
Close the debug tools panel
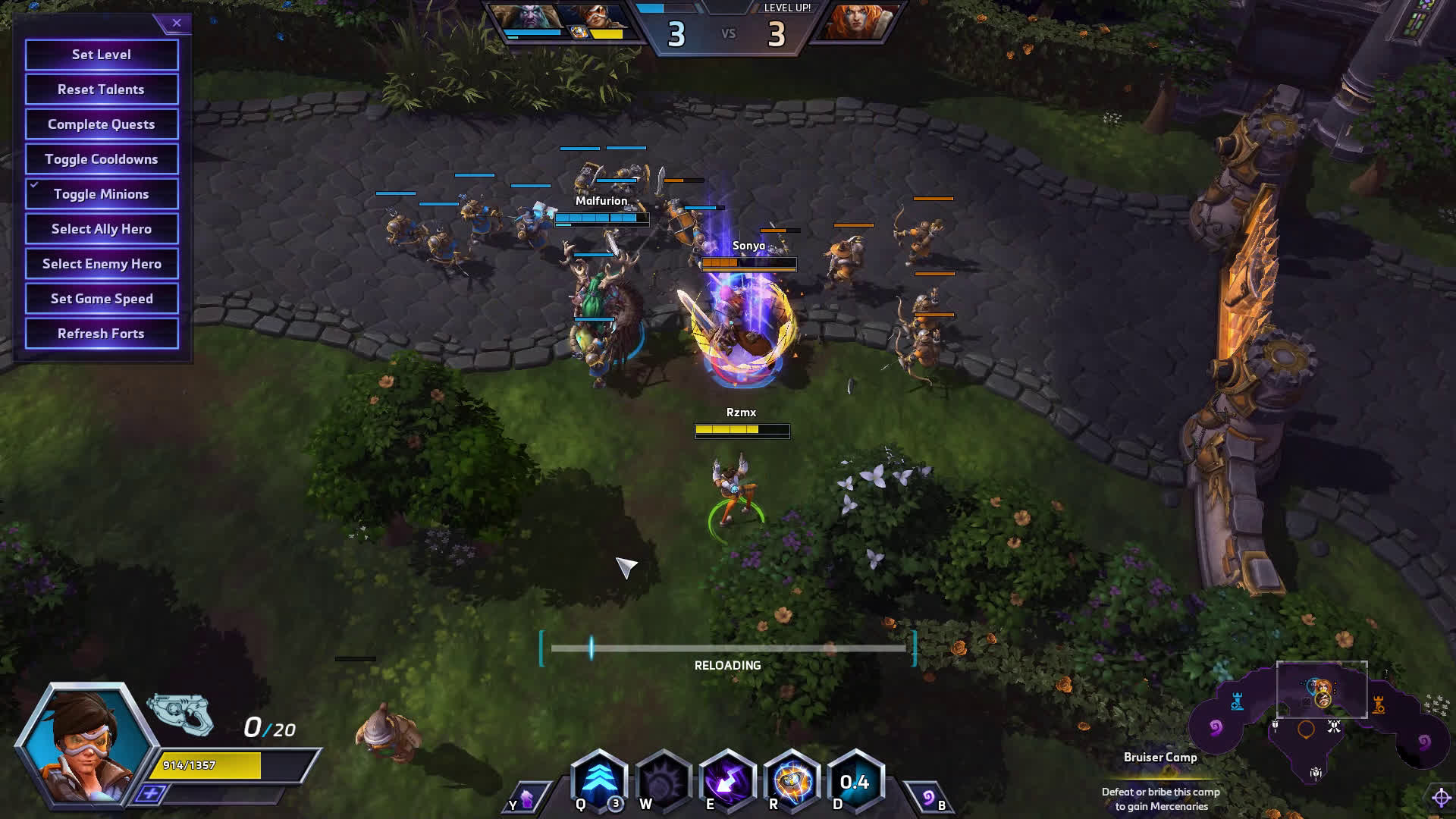click(177, 23)
